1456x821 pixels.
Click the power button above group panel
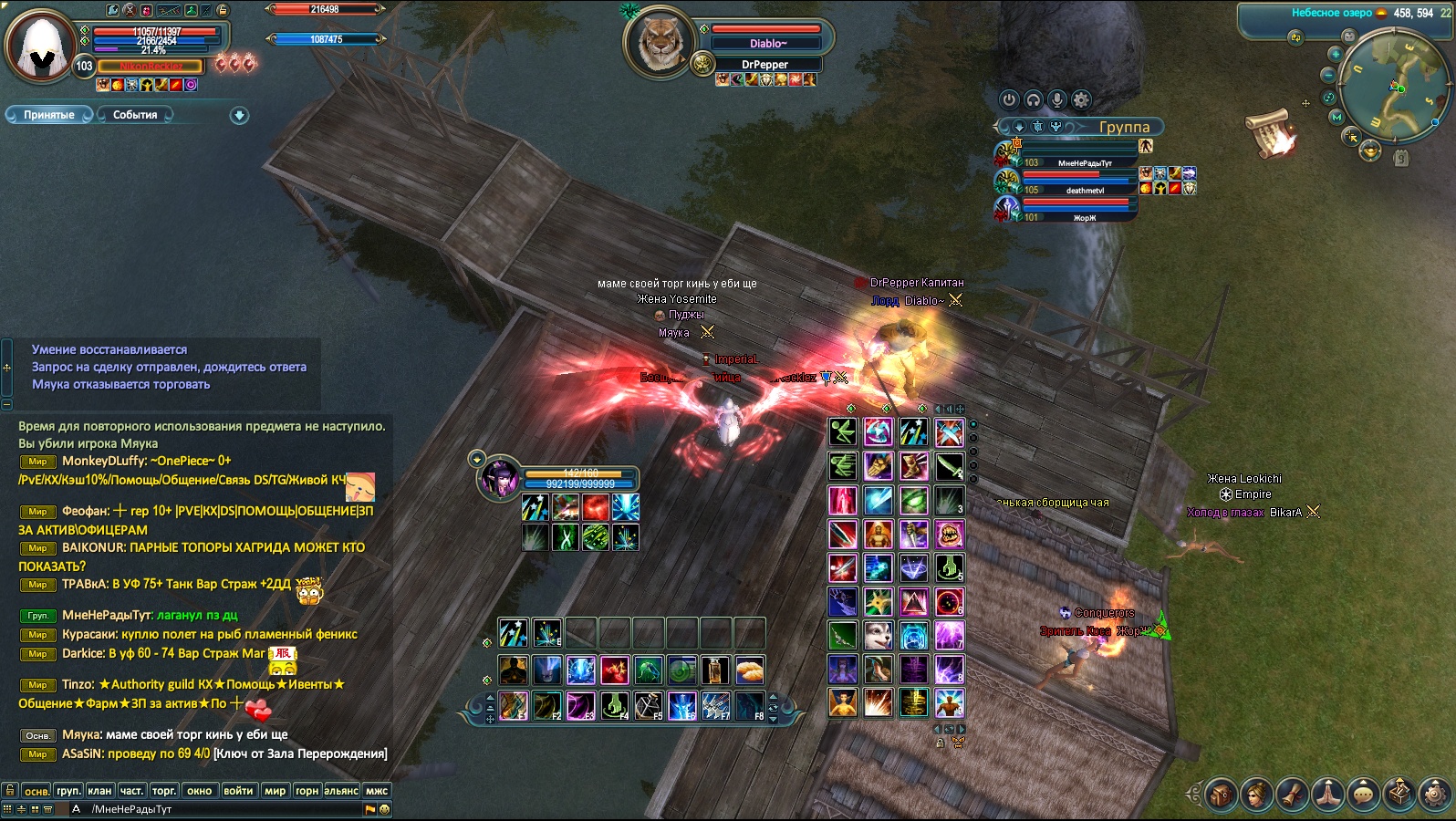pyautogui.click(x=1009, y=99)
